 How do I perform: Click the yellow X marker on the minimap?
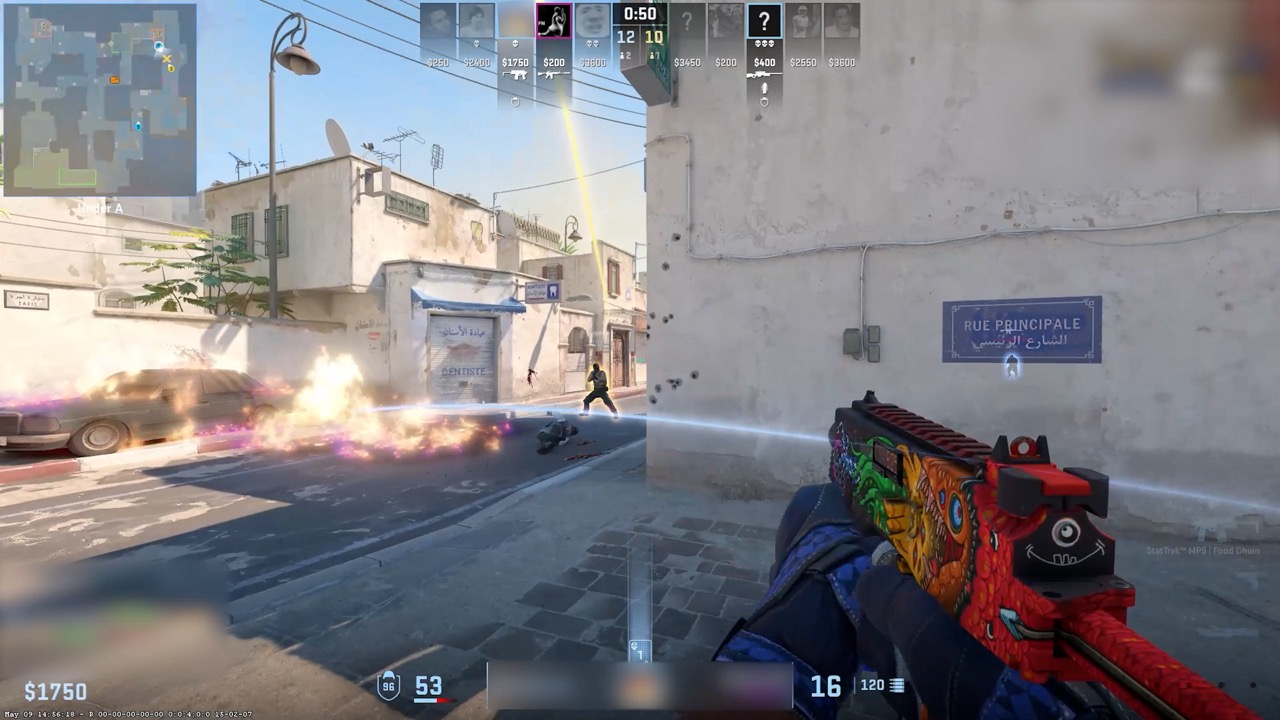click(x=166, y=60)
